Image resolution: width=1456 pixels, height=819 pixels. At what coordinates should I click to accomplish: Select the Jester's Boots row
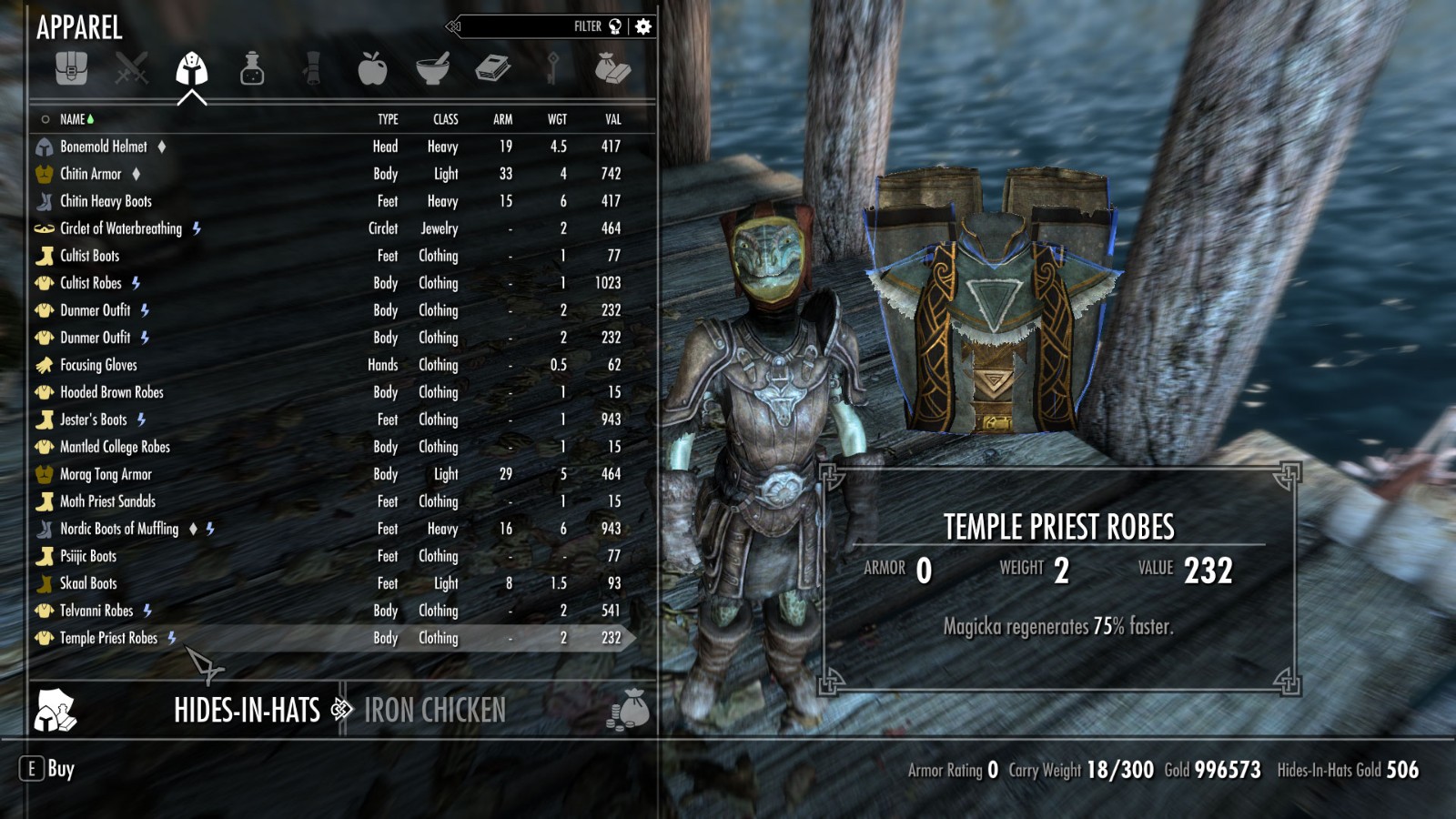pyautogui.click(x=93, y=420)
